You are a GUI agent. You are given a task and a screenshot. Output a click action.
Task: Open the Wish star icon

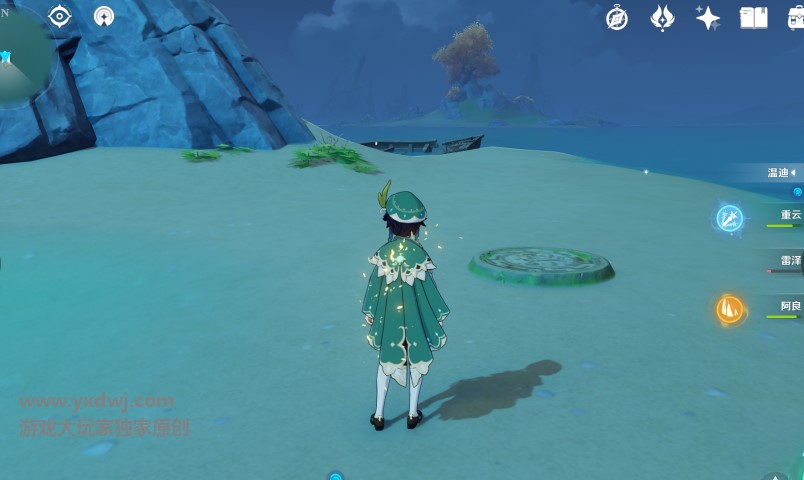tap(708, 18)
